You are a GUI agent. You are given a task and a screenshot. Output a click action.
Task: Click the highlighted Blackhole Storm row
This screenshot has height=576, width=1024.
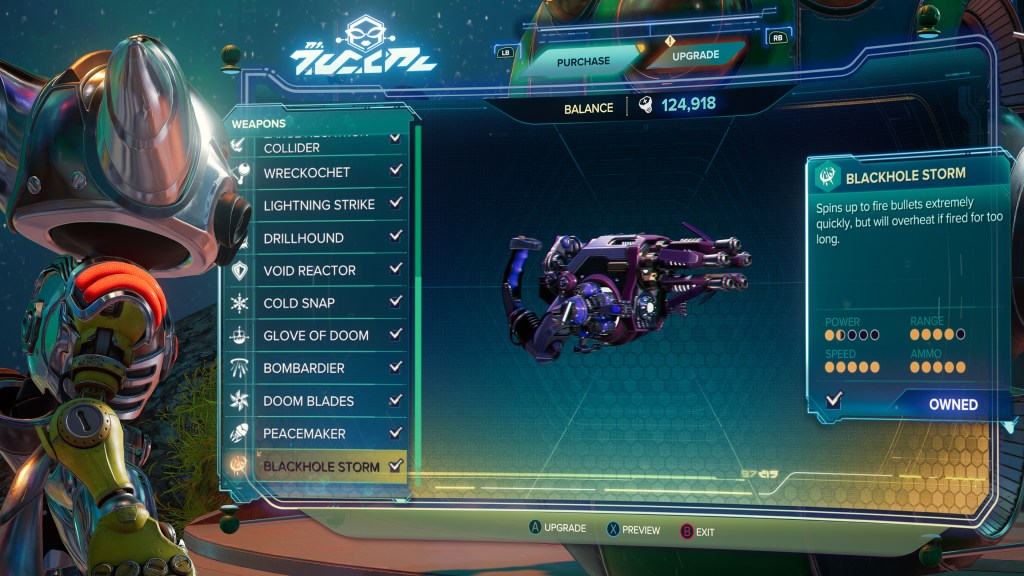click(x=320, y=467)
